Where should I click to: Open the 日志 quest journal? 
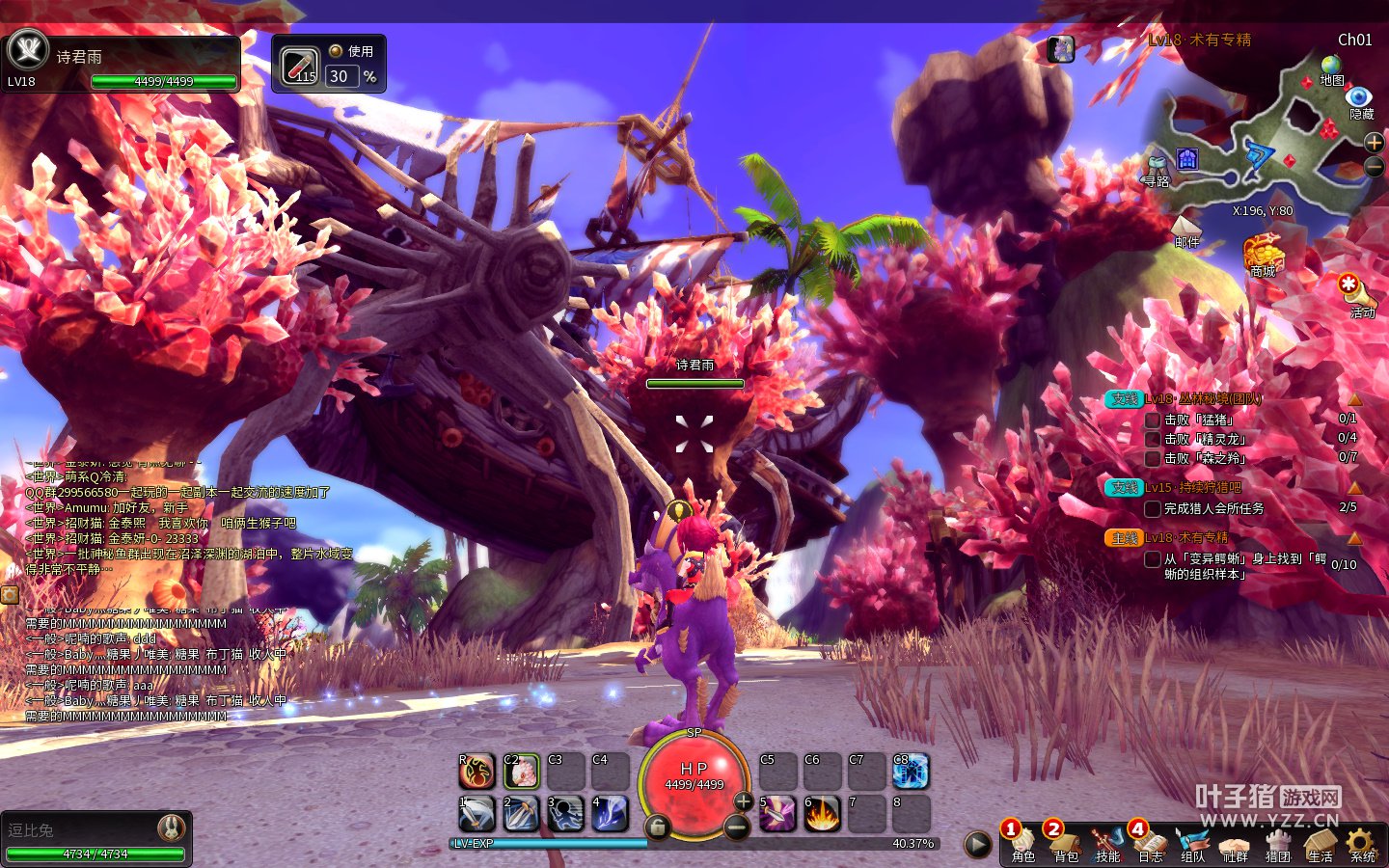tap(1150, 842)
